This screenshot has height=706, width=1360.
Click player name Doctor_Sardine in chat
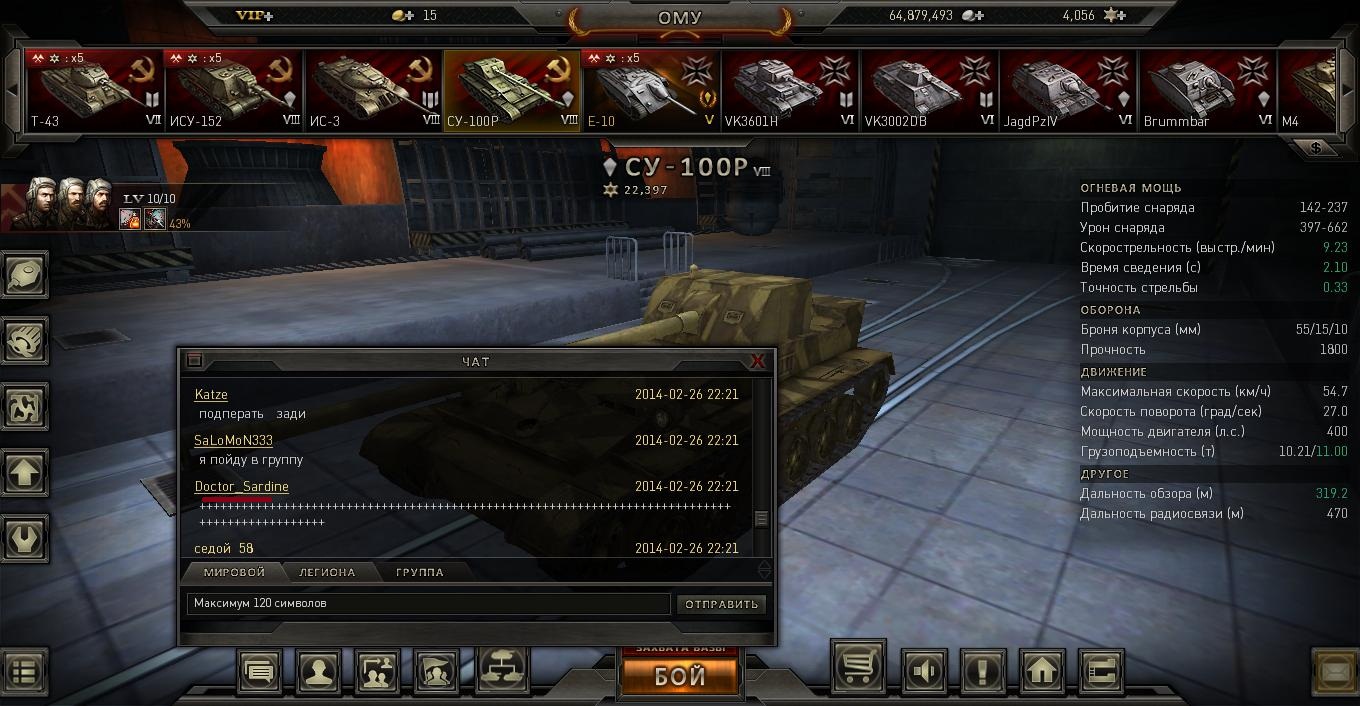pyautogui.click(x=241, y=487)
